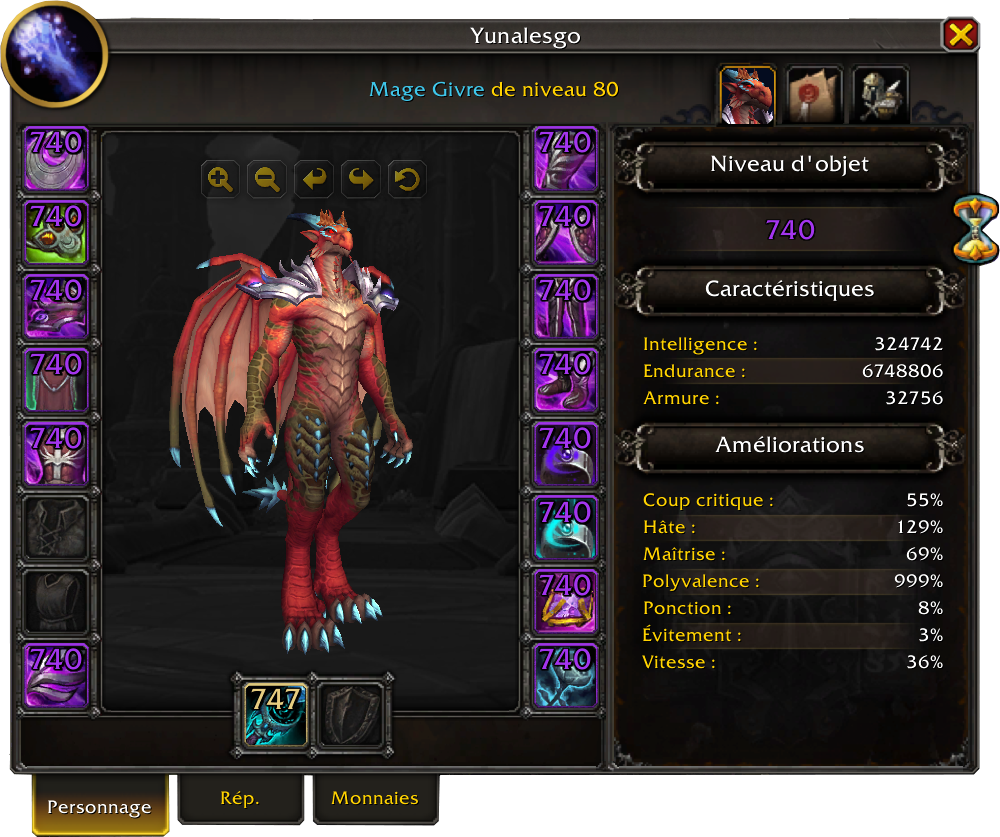Viewport: 1000px width, 837px height.
Task: Open the equipment manager helmet pane
Action: [881, 95]
